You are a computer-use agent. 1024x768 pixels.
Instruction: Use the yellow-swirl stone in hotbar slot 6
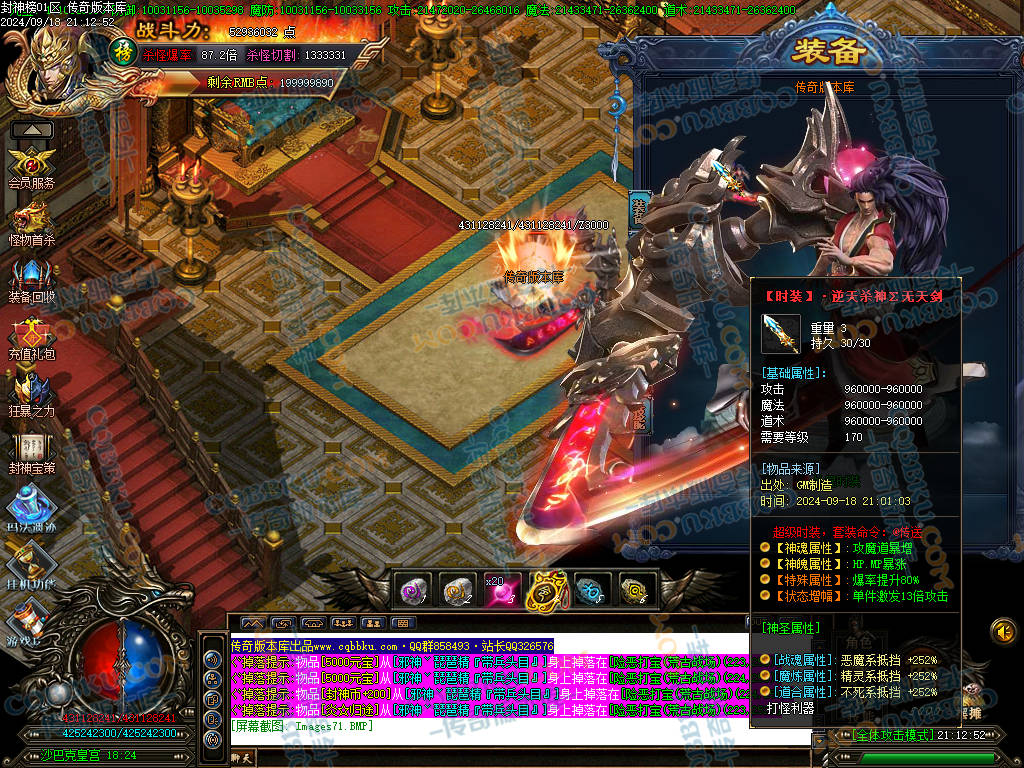[x=634, y=590]
